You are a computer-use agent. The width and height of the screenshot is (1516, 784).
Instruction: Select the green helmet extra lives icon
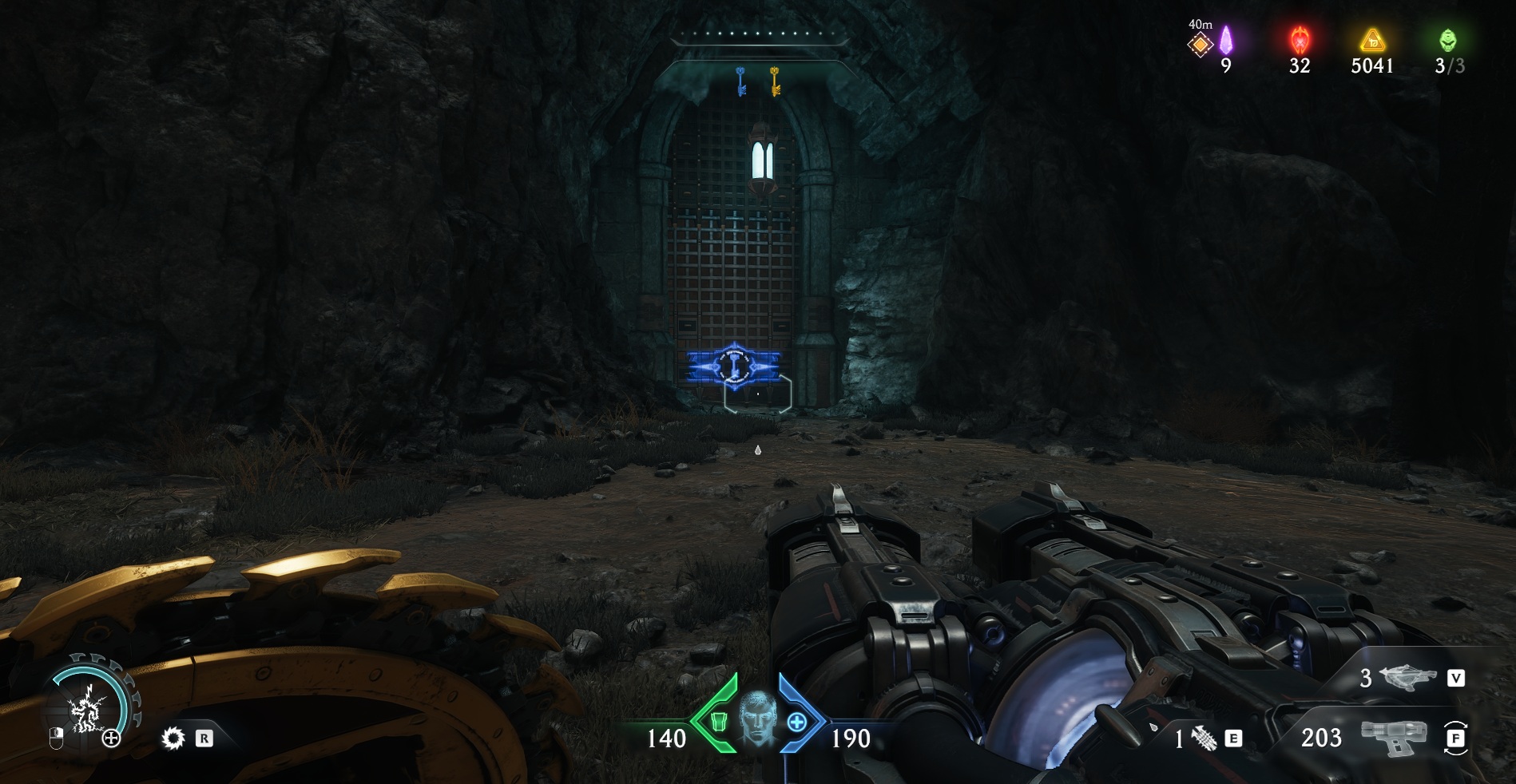1447,40
